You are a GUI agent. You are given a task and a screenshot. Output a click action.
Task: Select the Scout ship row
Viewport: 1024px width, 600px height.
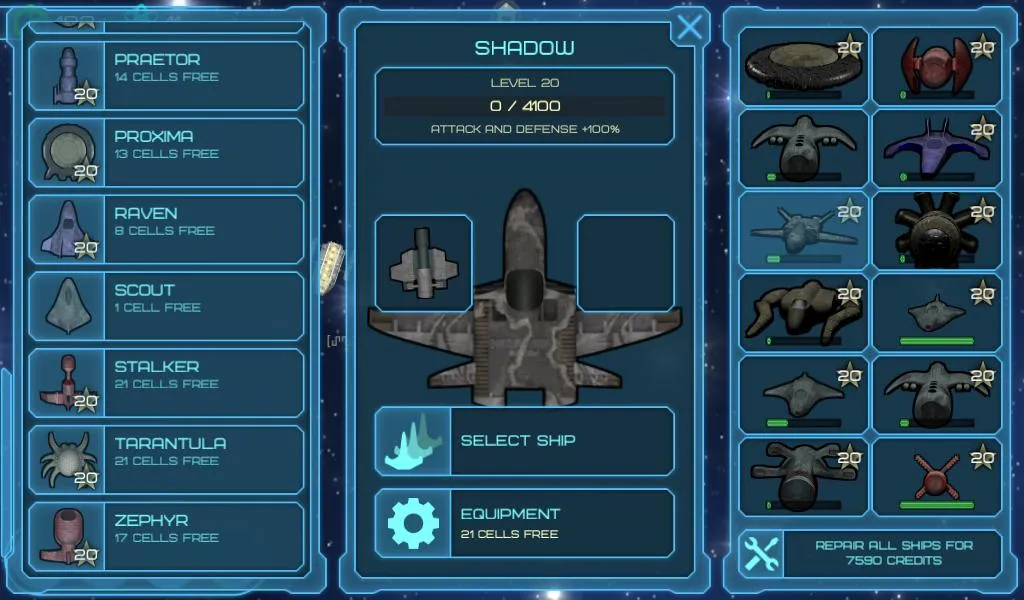pos(166,307)
